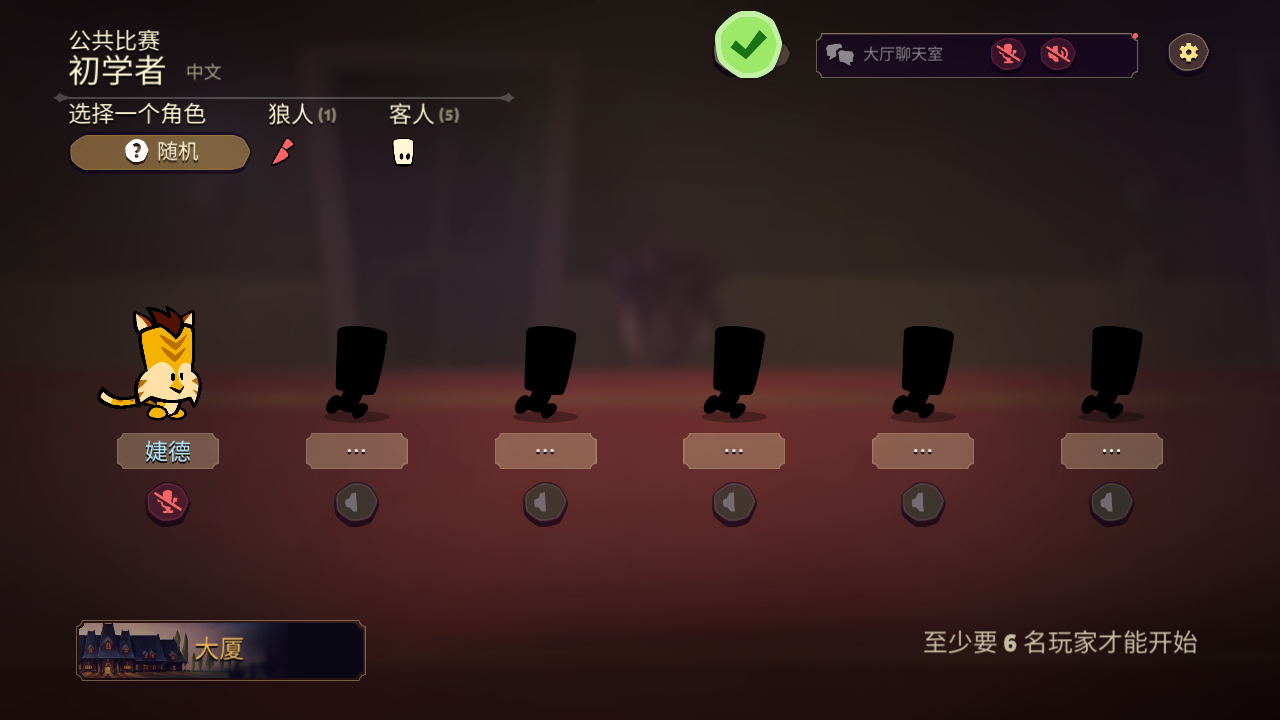Select the guest white ghost icon

tap(403, 152)
